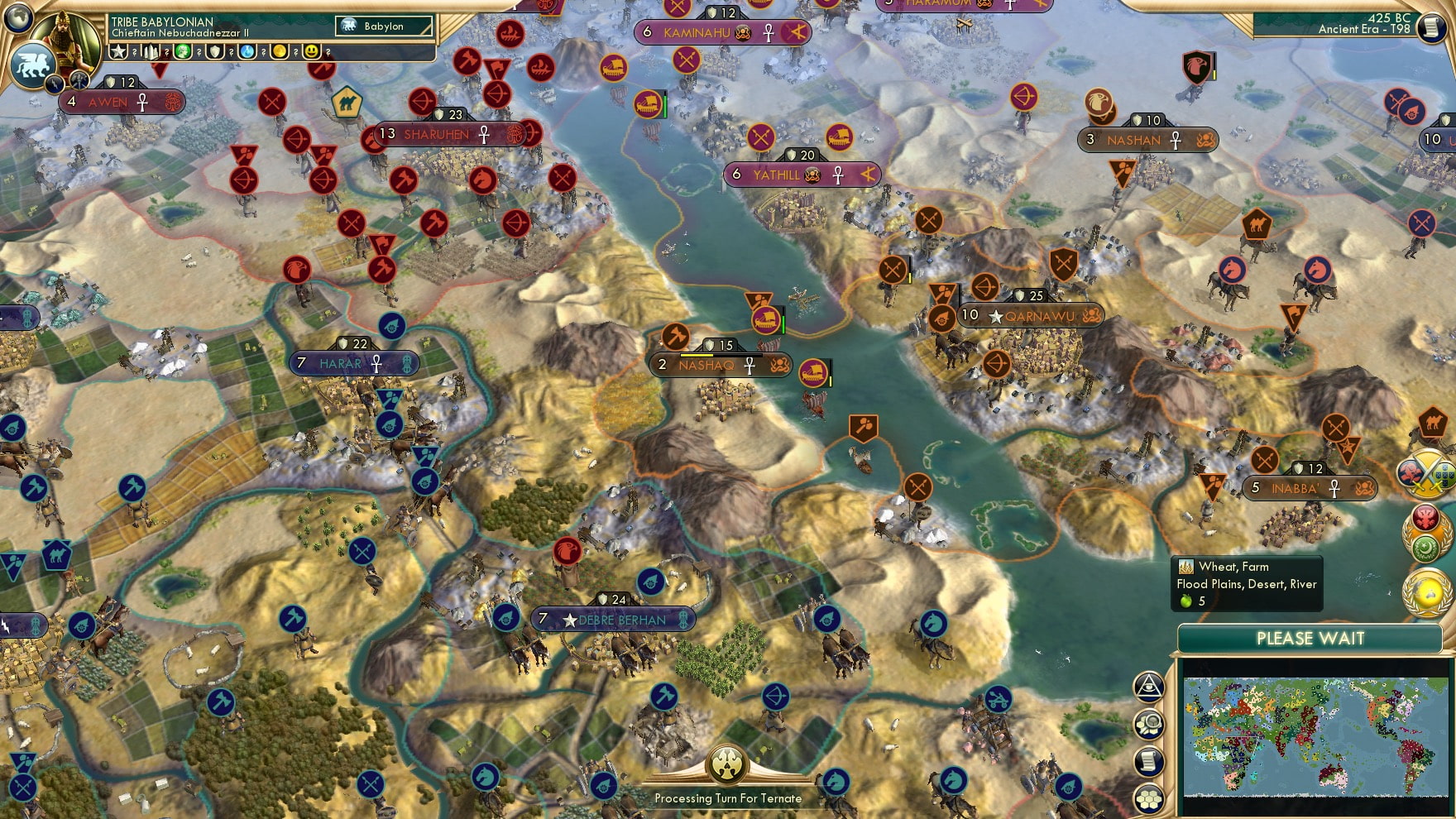Click a region on the world minimap
This screenshot has width=1456, height=819.
[1315, 736]
